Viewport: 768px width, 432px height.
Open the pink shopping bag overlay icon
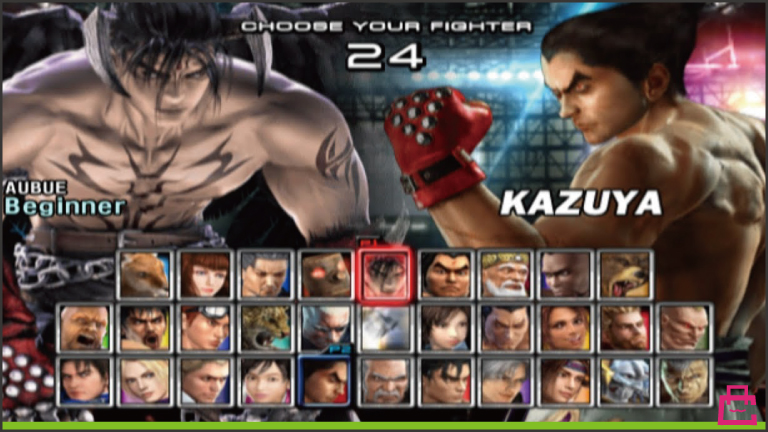(x=738, y=405)
